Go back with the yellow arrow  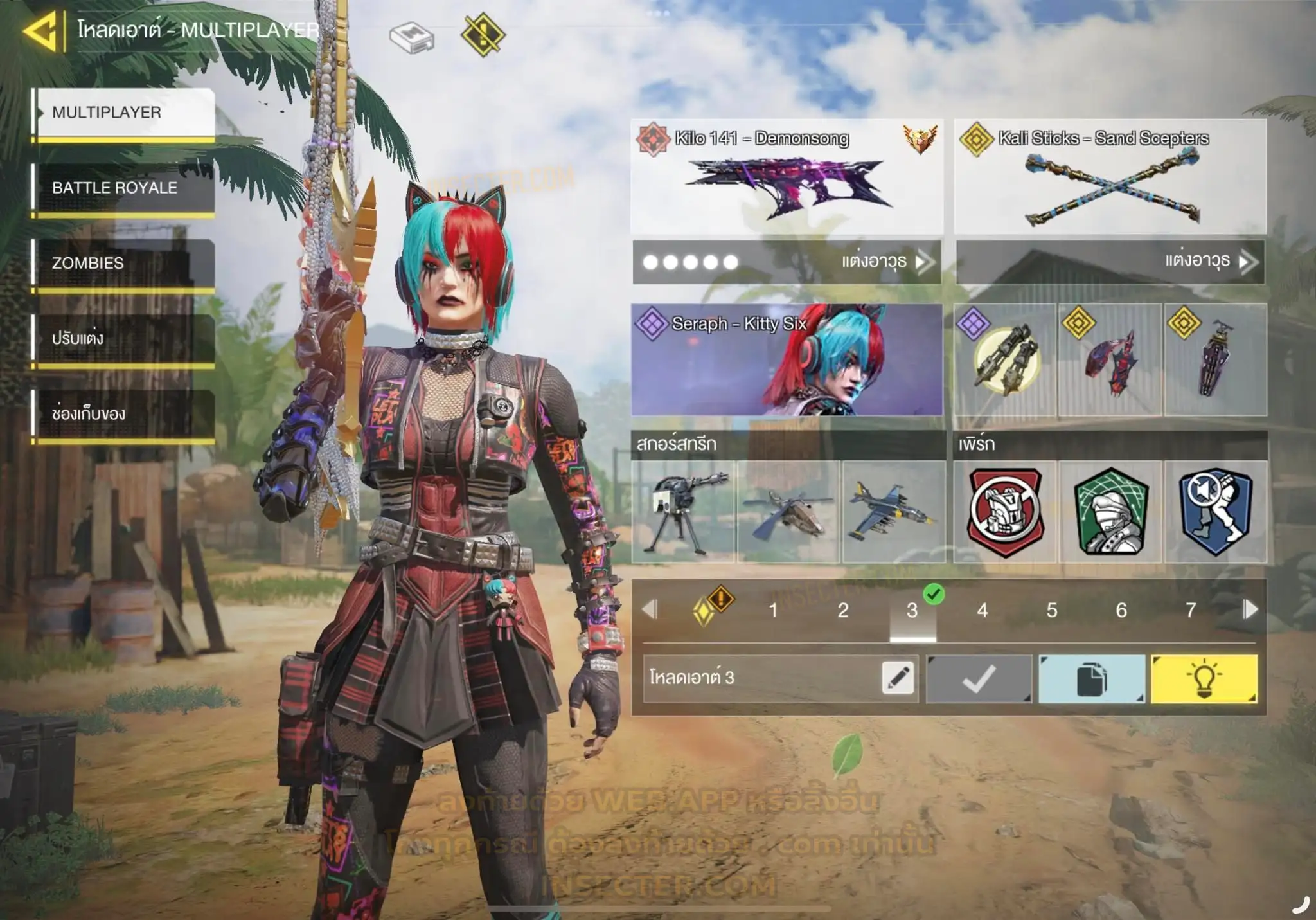point(41,31)
